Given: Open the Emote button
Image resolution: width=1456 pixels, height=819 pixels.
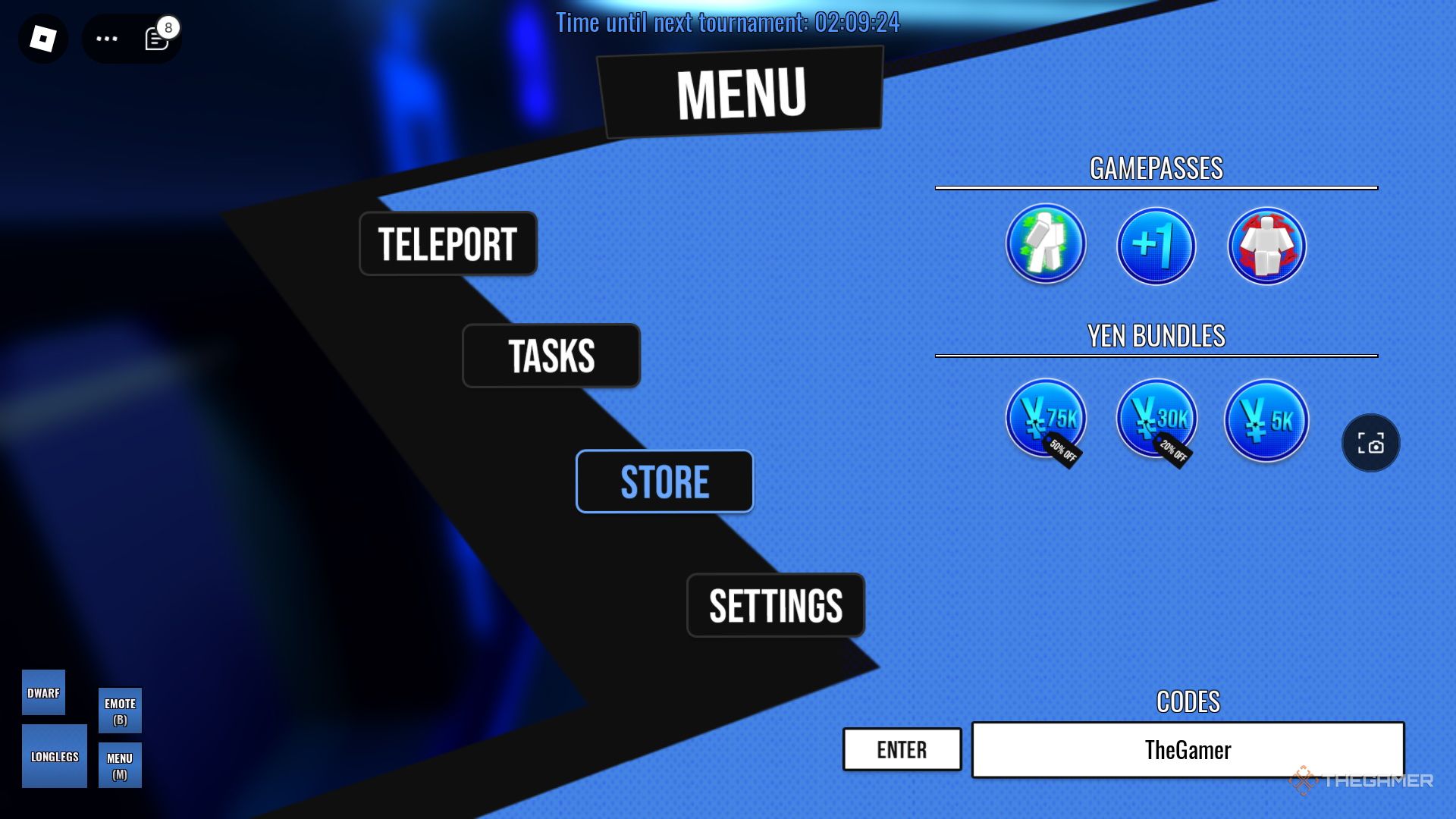Looking at the screenshot, I should [x=120, y=711].
